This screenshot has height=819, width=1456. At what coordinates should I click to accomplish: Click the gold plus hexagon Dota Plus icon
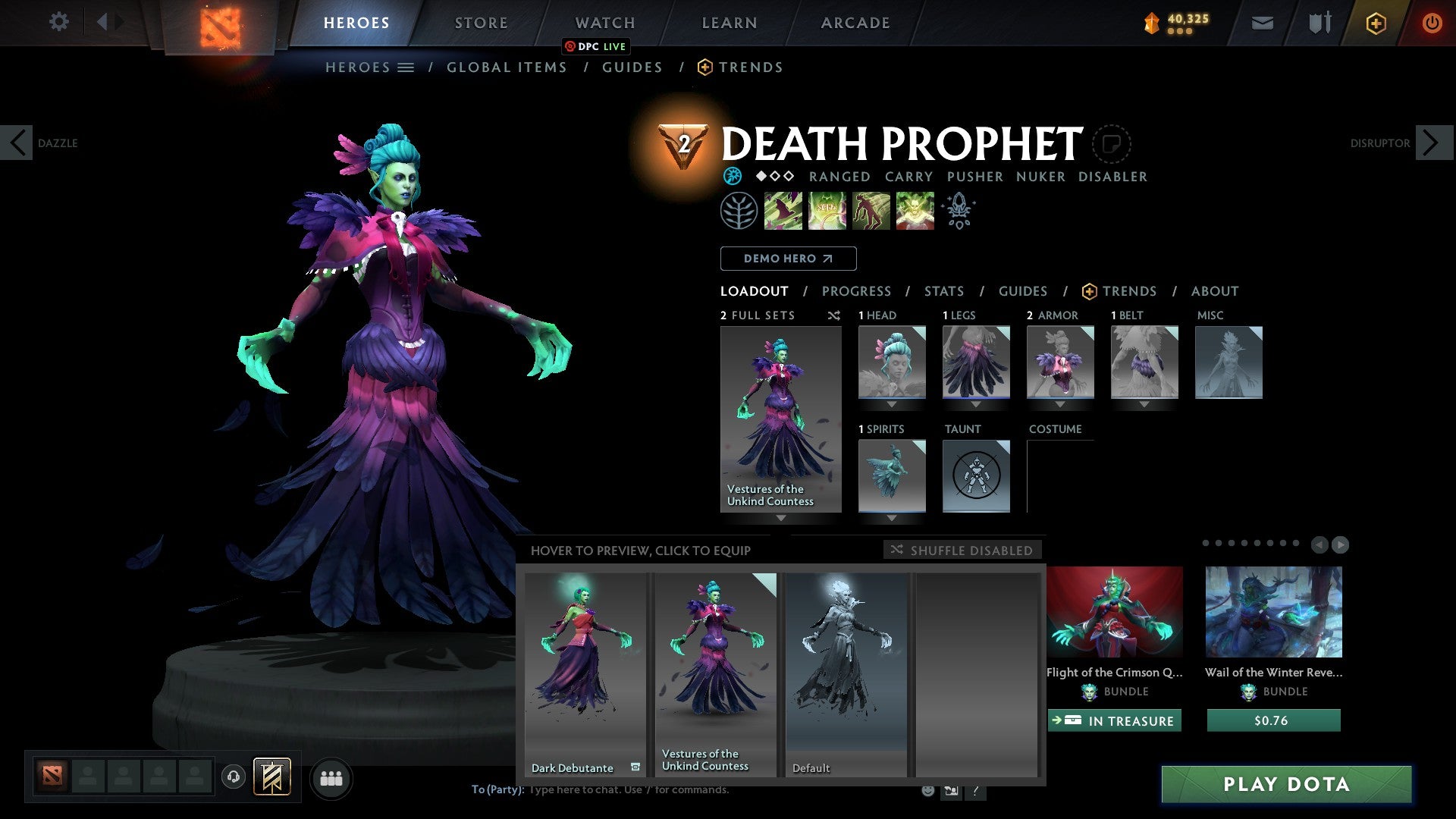click(x=1376, y=23)
